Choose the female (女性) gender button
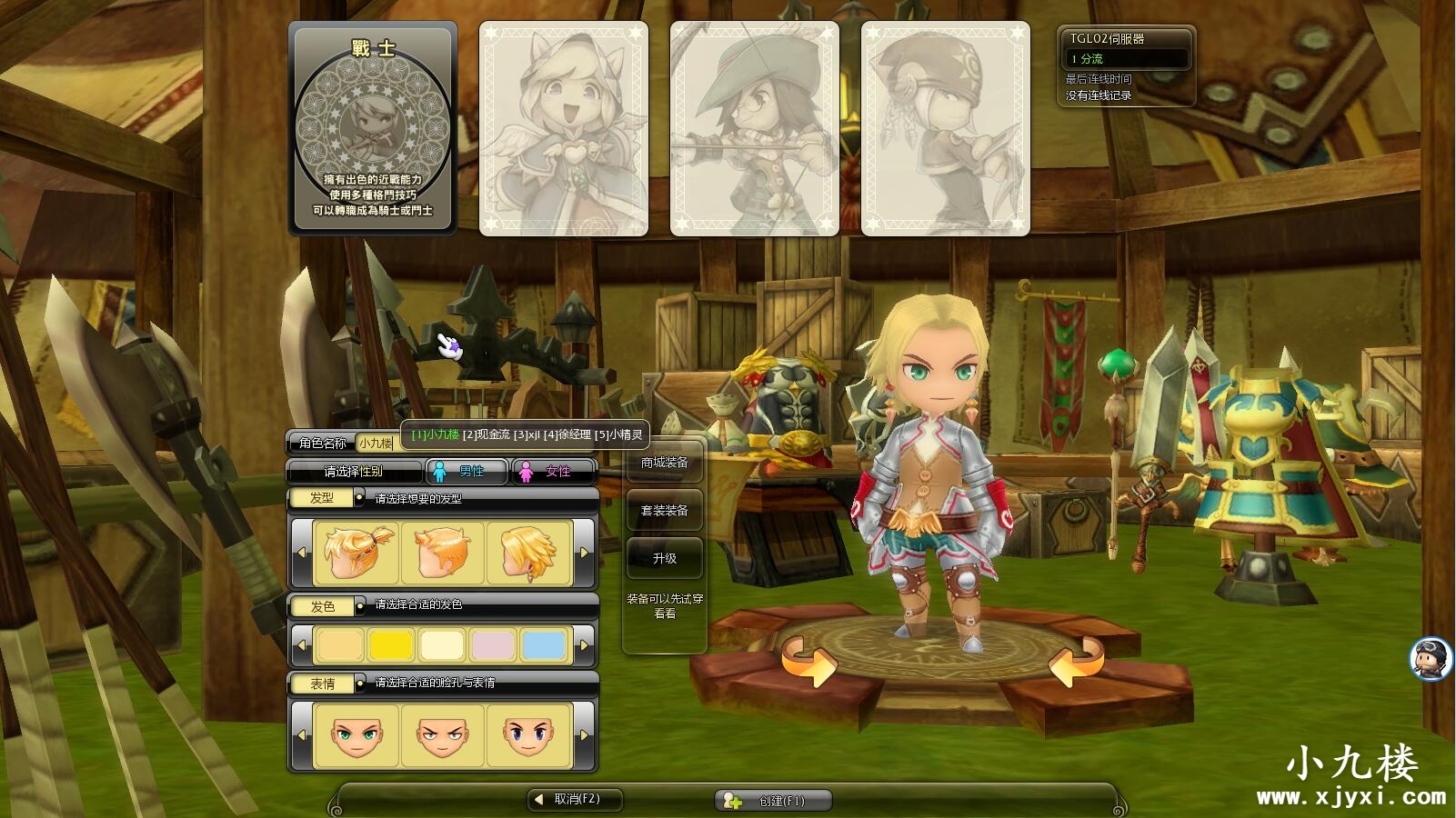 pos(554,471)
